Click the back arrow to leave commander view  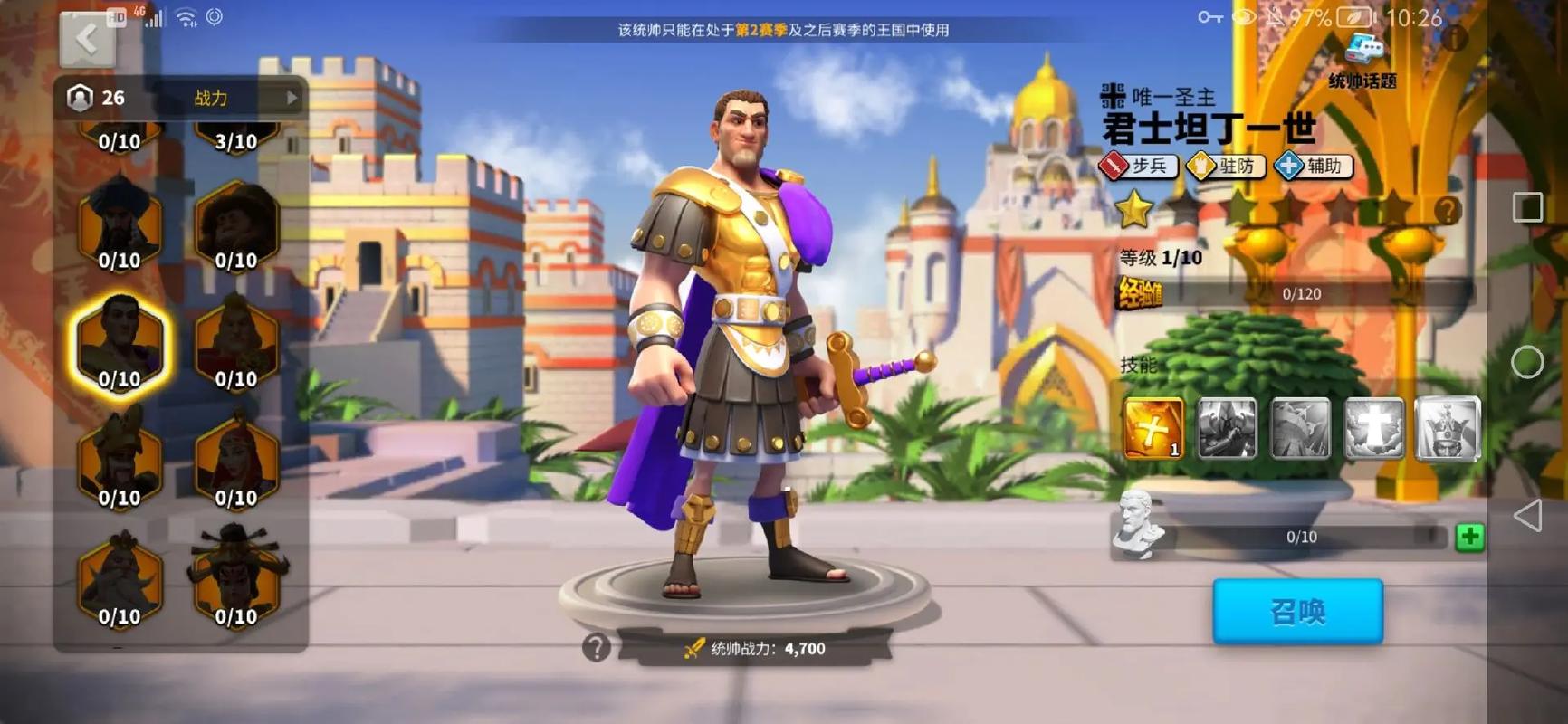click(85, 40)
